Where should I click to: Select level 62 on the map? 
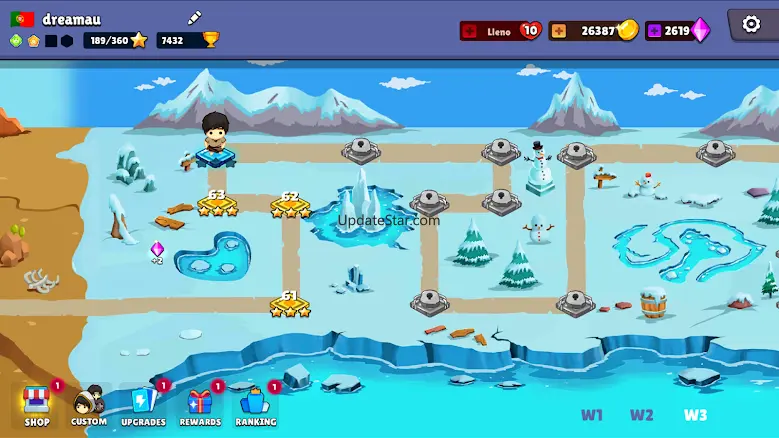290,206
